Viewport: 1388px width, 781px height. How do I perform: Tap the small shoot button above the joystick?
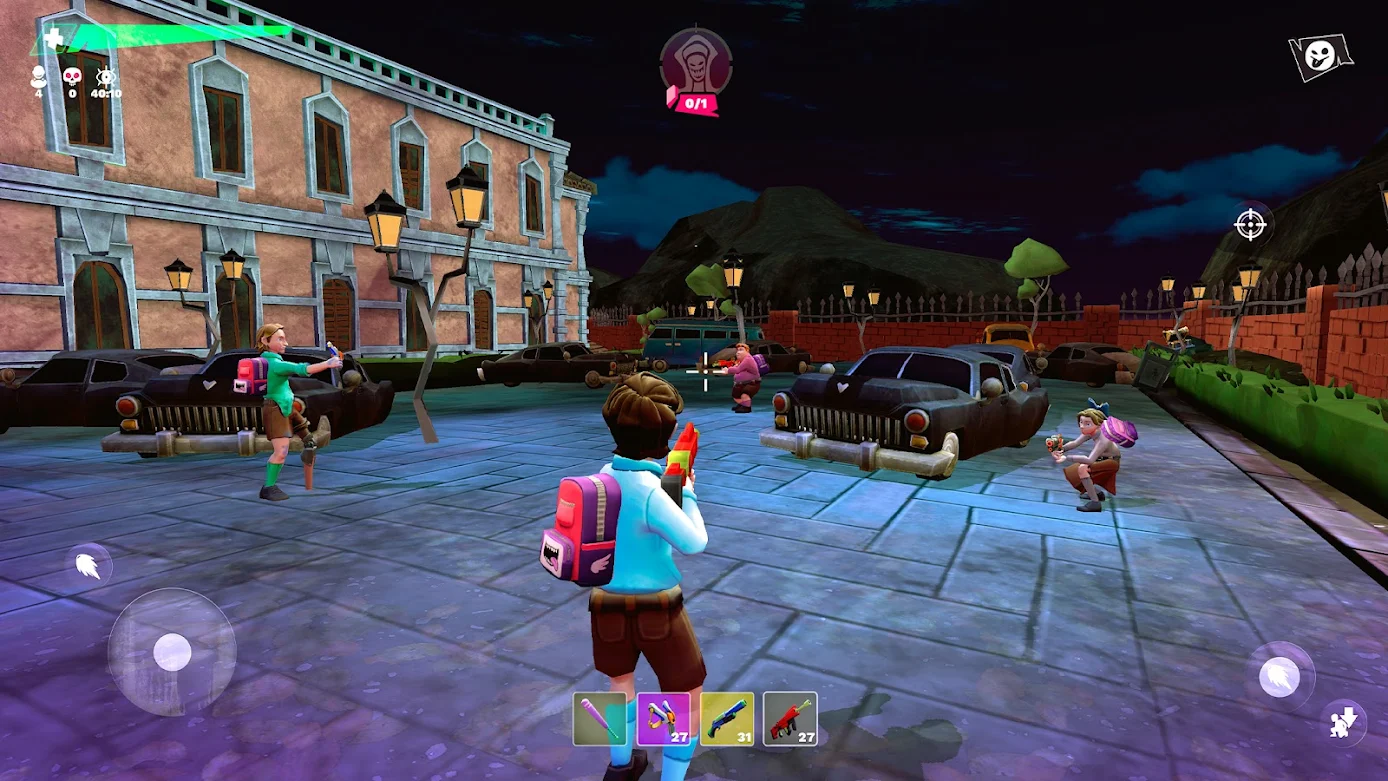coord(89,566)
